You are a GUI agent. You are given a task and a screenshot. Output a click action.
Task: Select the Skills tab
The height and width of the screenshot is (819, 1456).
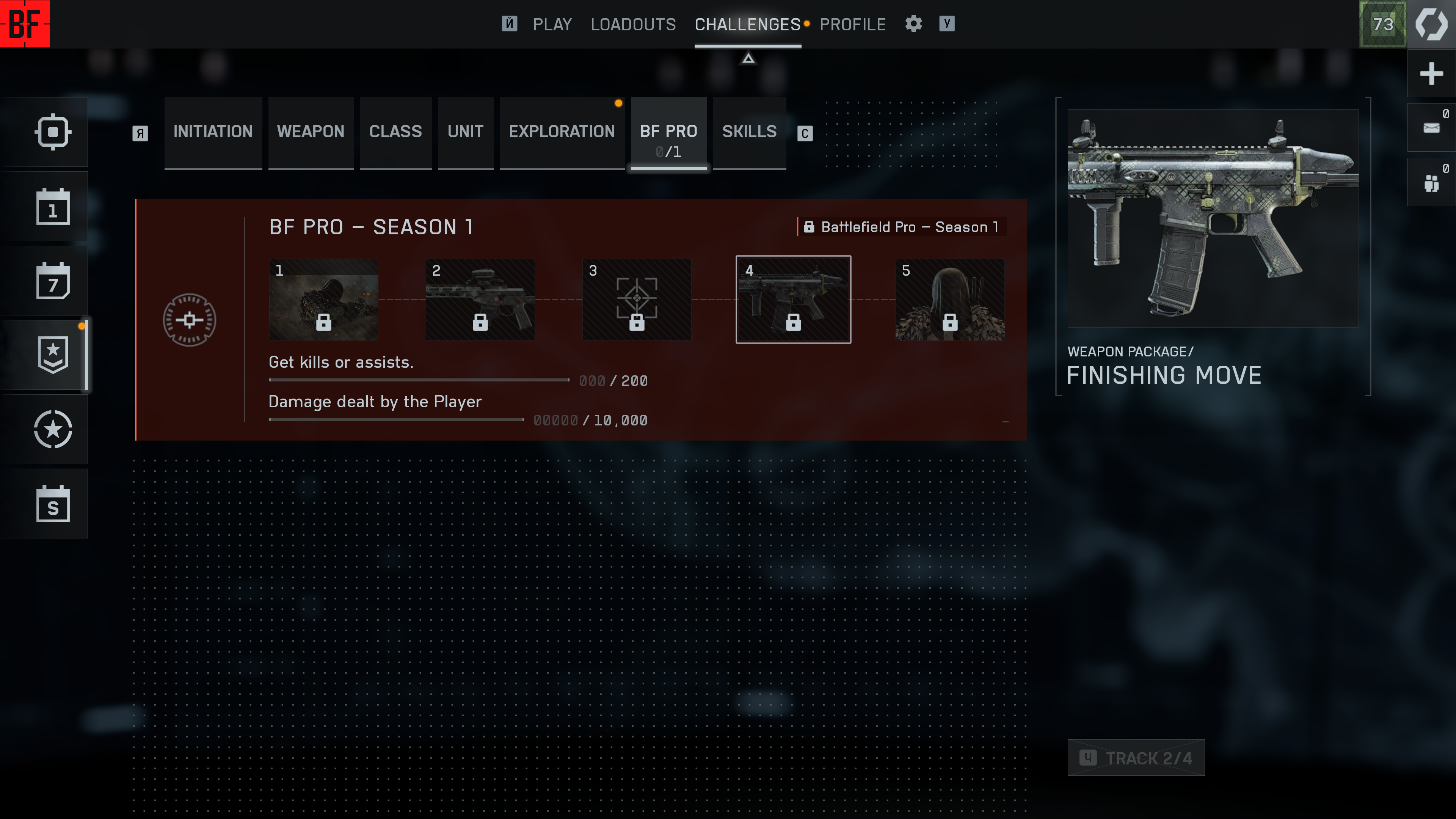pyautogui.click(x=749, y=132)
